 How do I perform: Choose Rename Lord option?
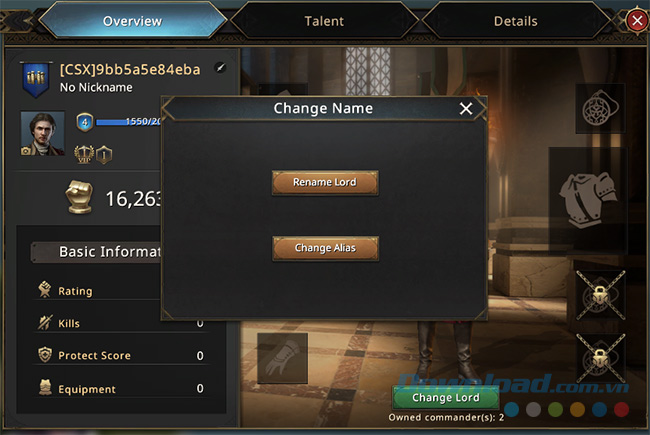click(325, 183)
